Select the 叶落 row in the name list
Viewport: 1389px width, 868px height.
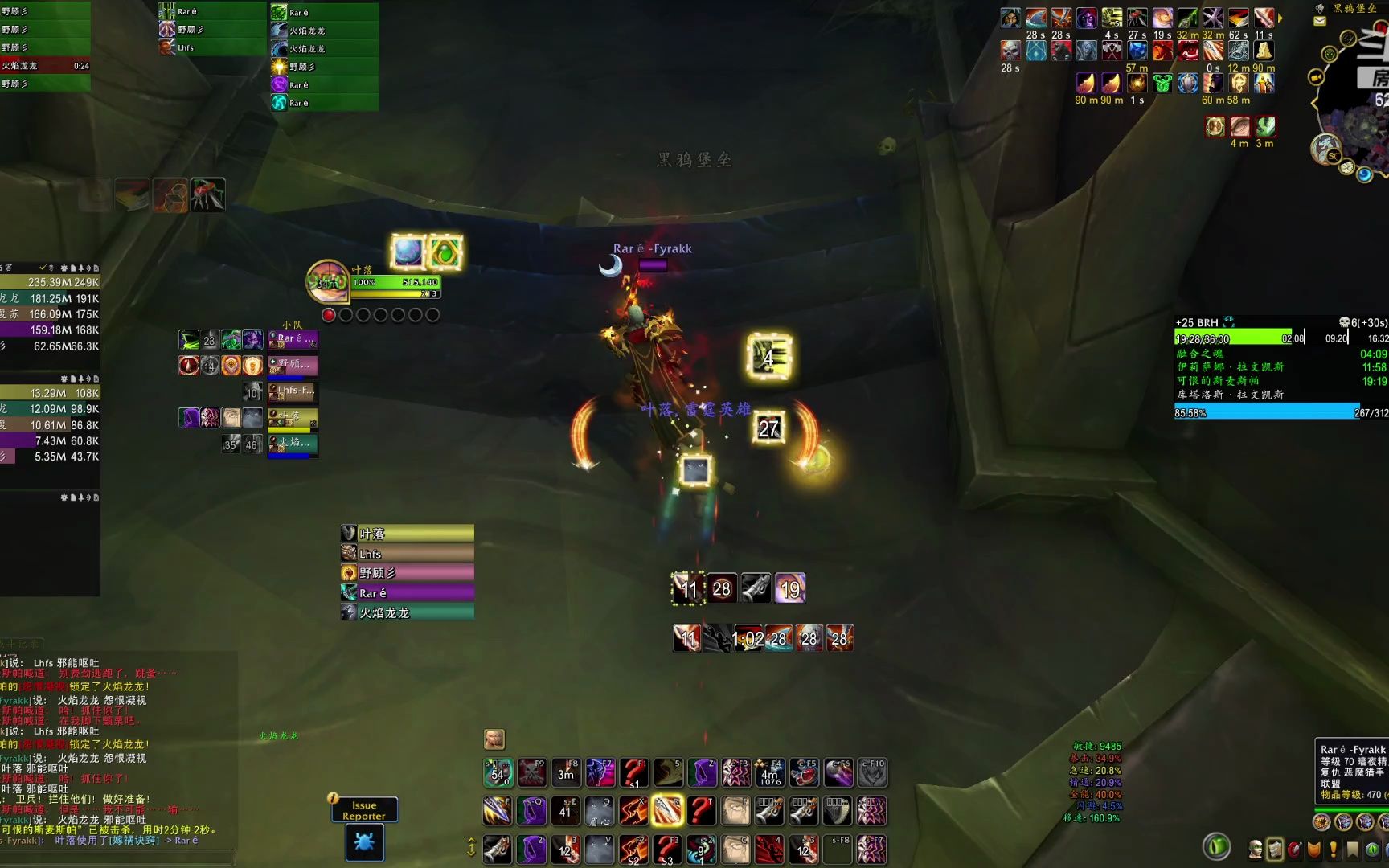pyautogui.click(x=408, y=534)
